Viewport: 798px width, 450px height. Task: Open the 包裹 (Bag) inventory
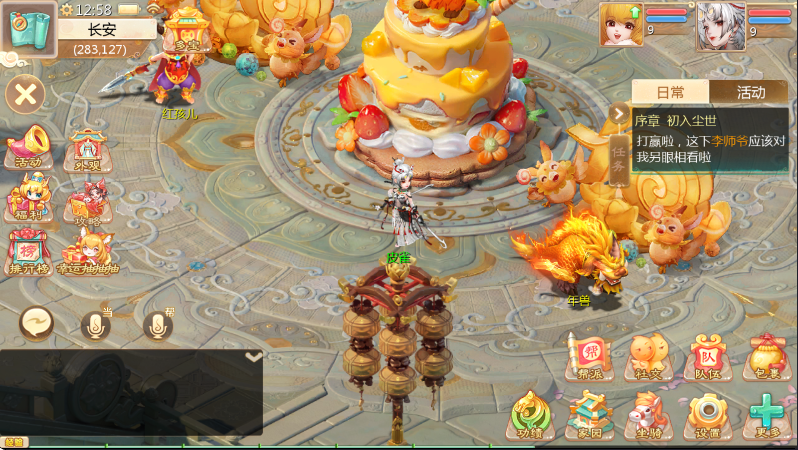[767, 357]
